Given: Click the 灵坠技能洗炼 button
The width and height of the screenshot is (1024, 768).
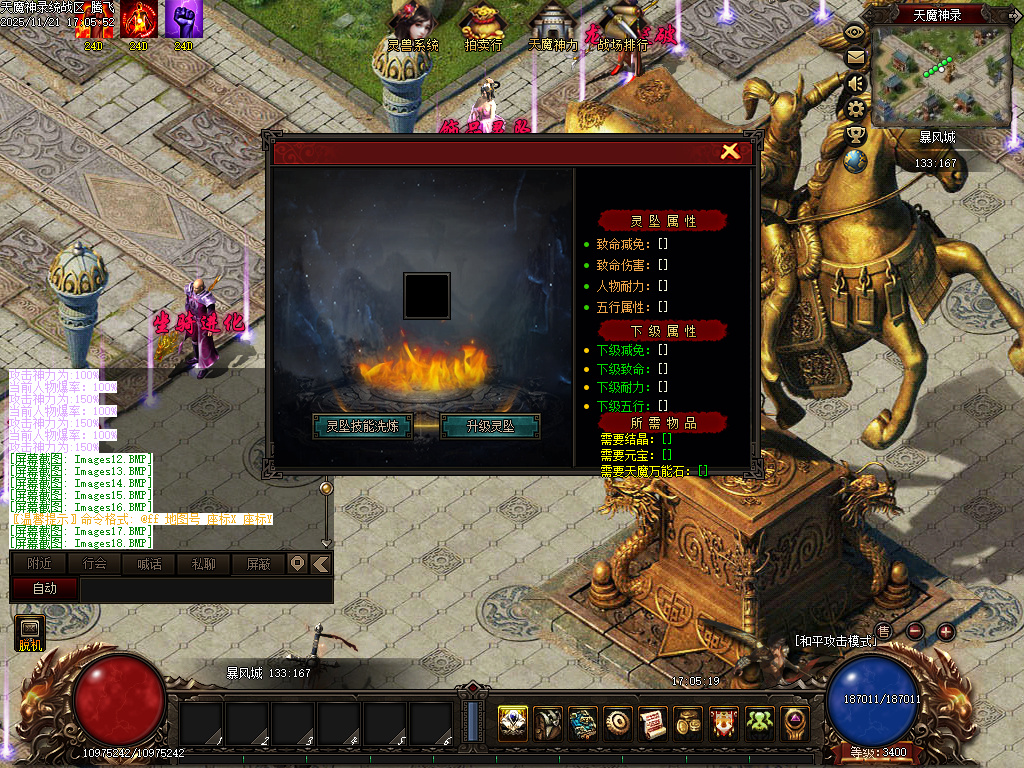Looking at the screenshot, I should [x=362, y=426].
